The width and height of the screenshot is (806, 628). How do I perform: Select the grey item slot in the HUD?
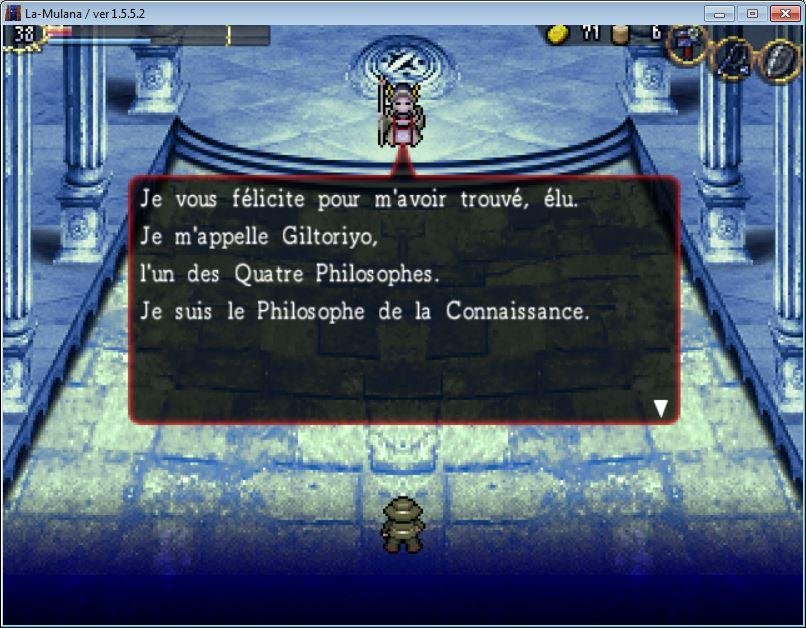point(779,56)
